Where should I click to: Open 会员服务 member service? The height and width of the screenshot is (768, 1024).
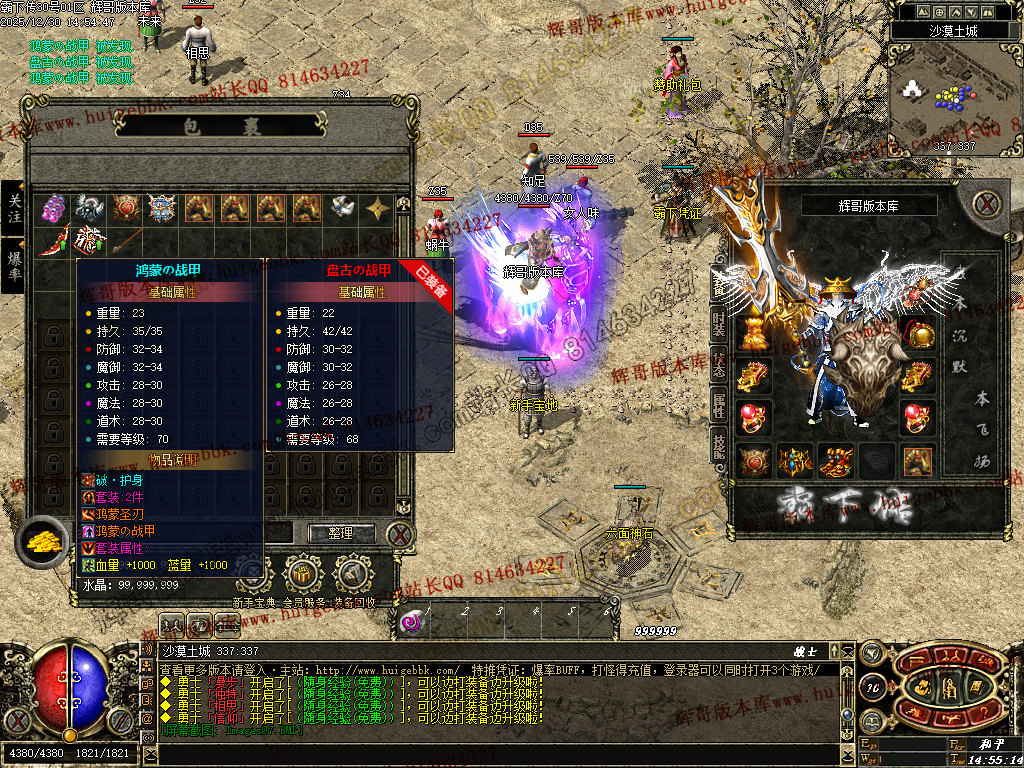[x=302, y=575]
